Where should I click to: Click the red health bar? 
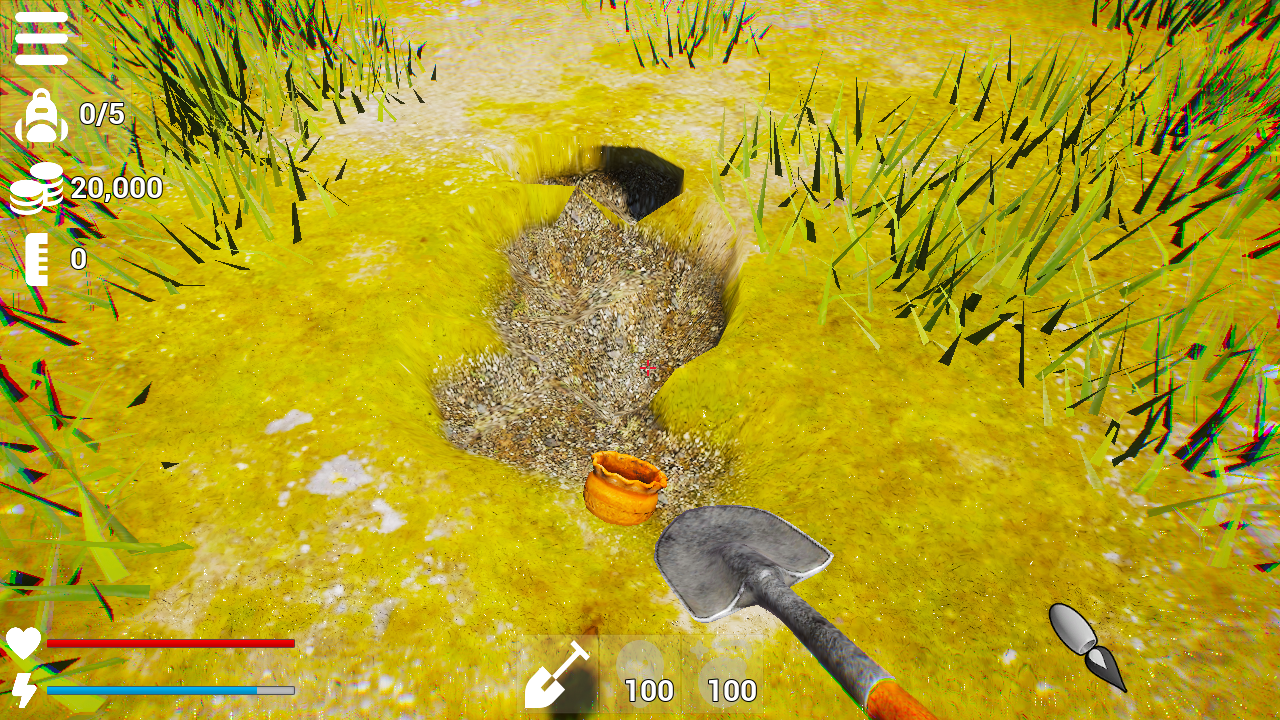pos(170,643)
